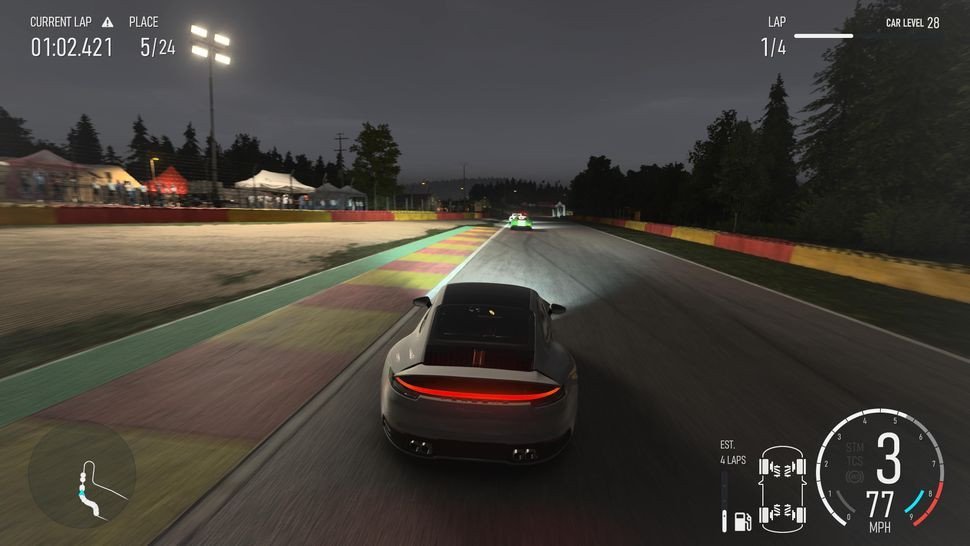Click the circular track minimap
970x546 pixels.
(82, 474)
